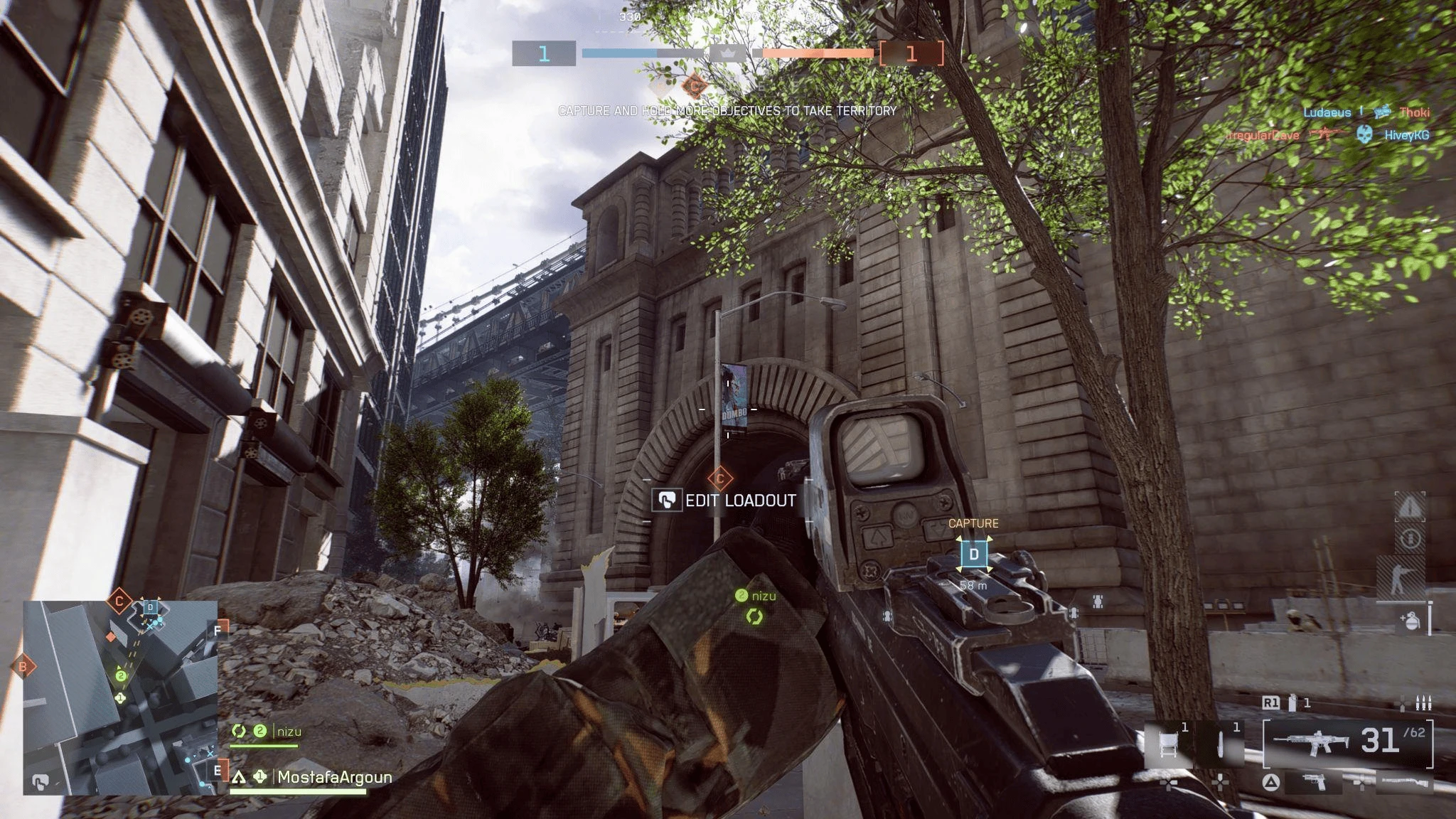Click objective B marker beside minimap
Viewport: 1456px width, 819px height.
click(23, 667)
